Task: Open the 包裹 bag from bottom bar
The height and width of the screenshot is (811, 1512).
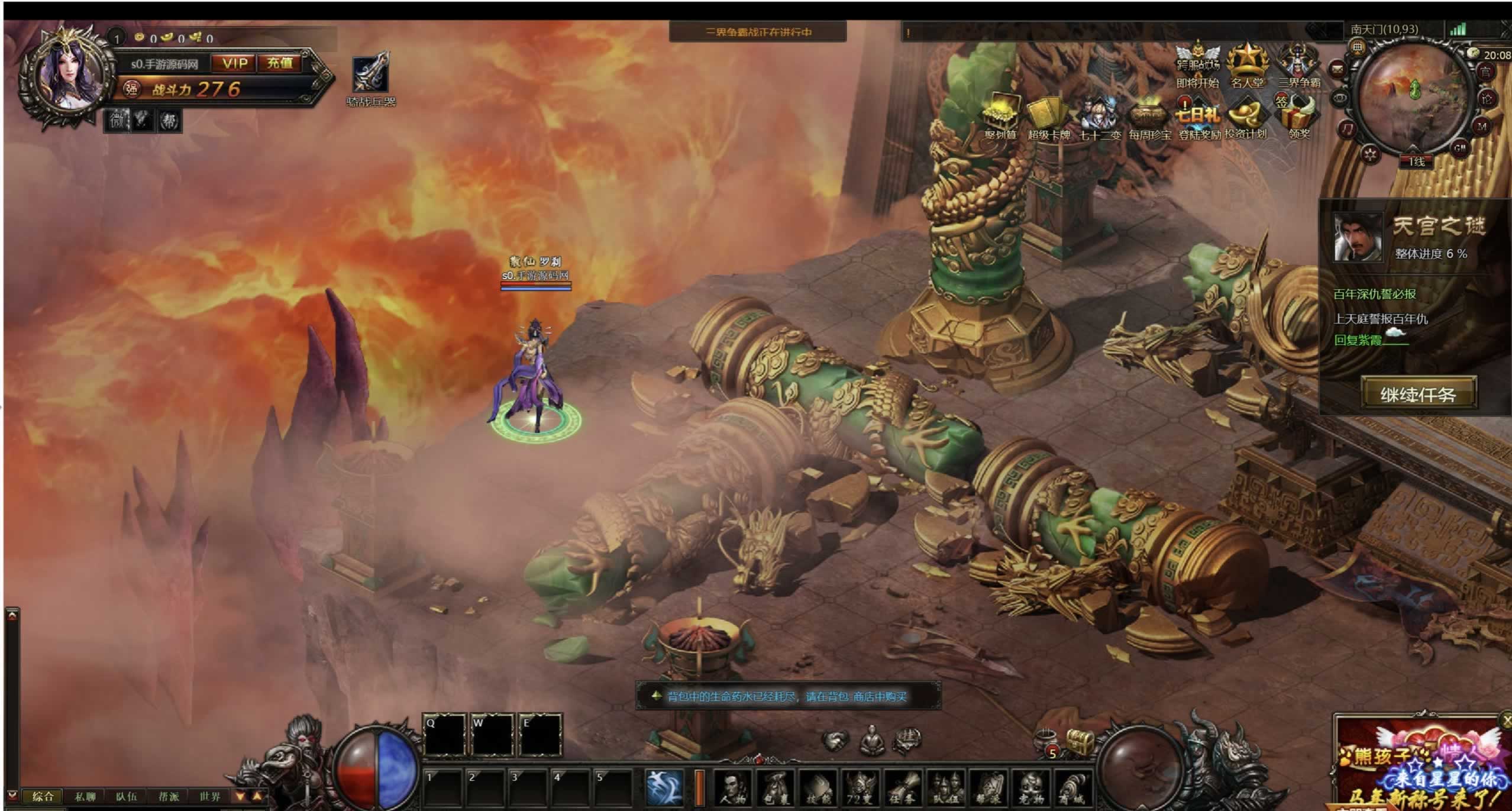Action: coord(776,788)
